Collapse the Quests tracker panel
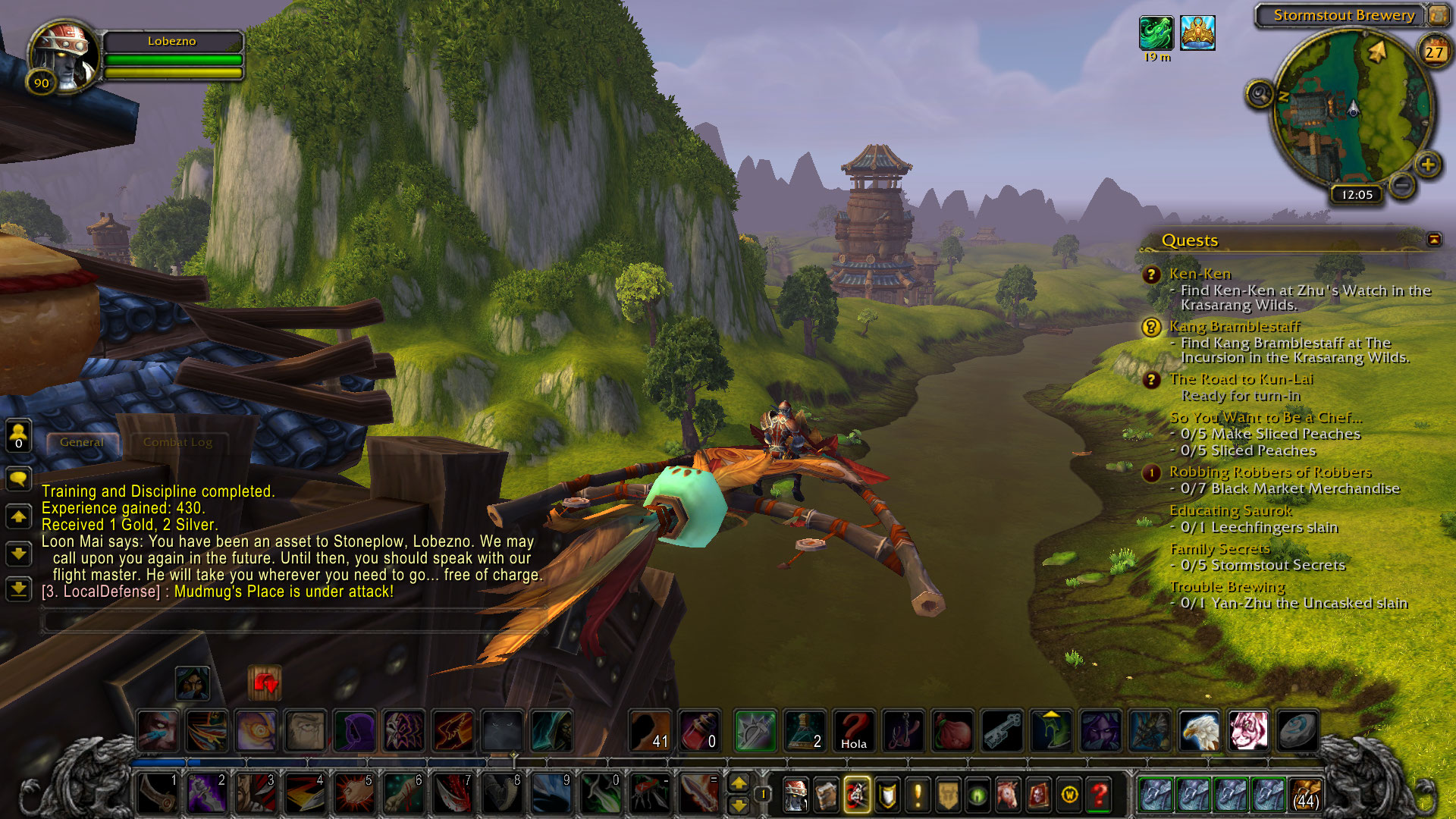1456x819 pixels. 1434,240
